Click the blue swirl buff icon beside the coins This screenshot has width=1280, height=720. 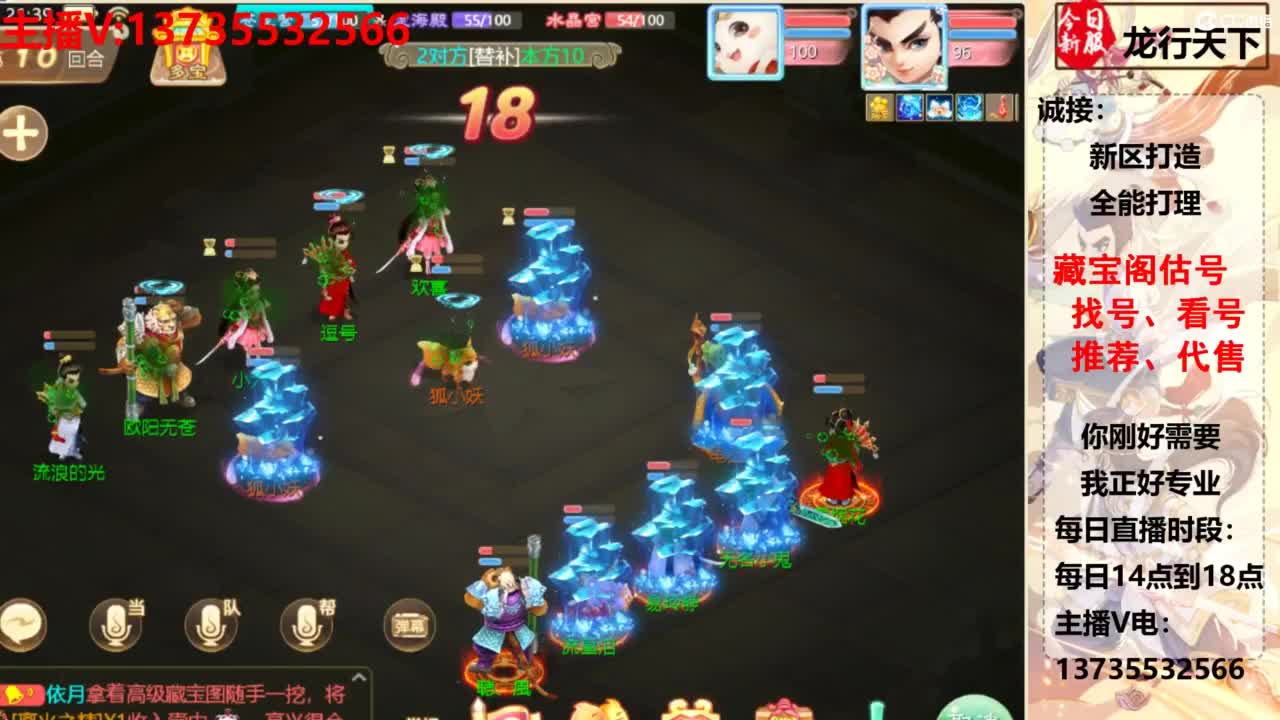[x=909, y=107]
